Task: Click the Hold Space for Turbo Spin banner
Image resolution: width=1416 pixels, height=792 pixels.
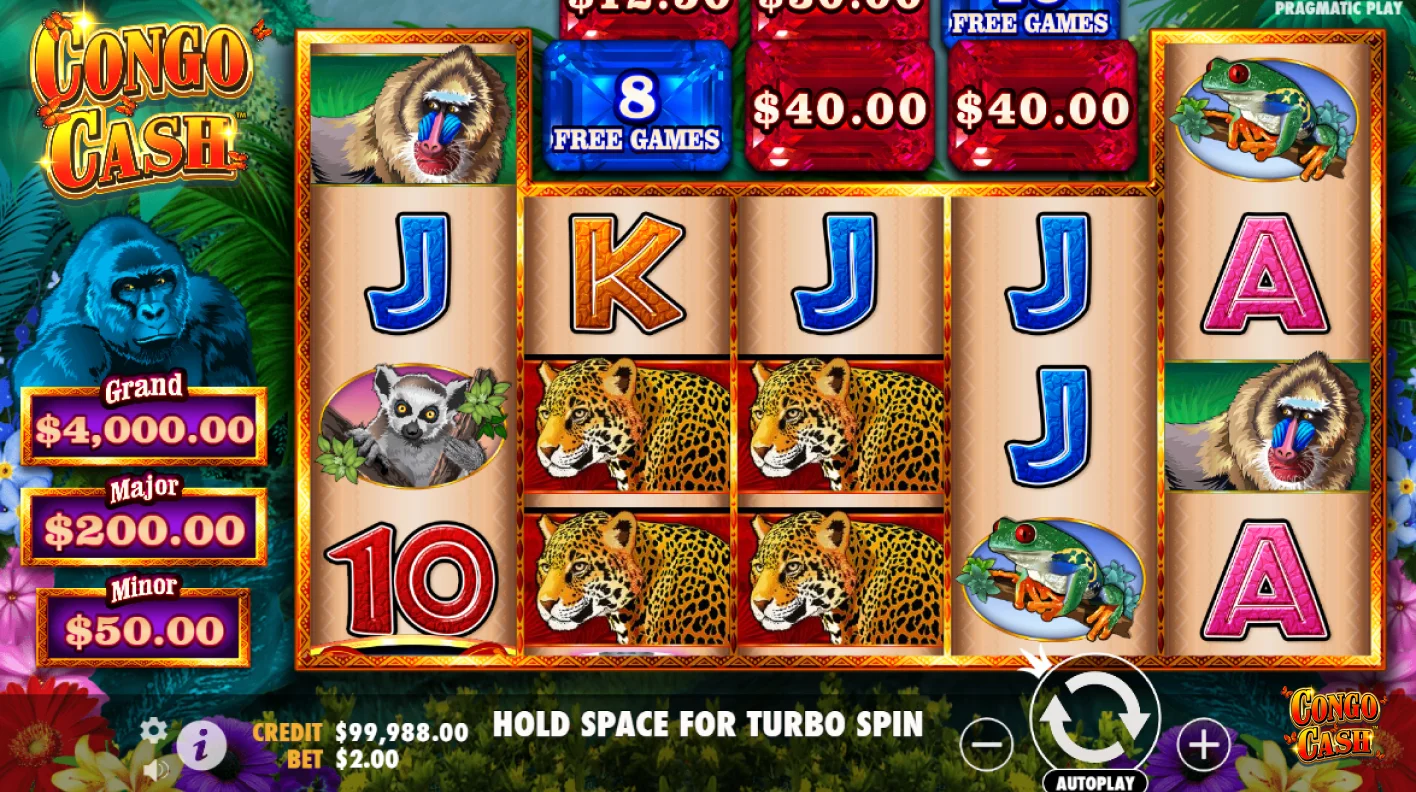Action: (x=707, y=725)
